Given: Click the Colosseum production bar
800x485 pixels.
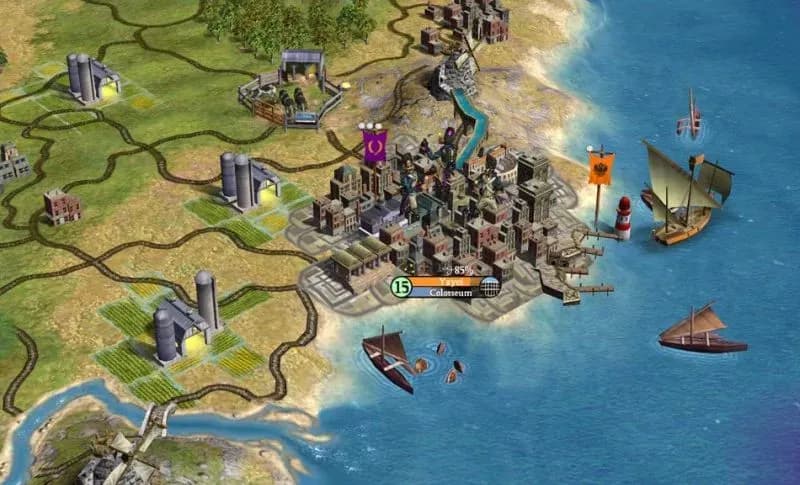Looking at the screenshot, I should 445,293.
